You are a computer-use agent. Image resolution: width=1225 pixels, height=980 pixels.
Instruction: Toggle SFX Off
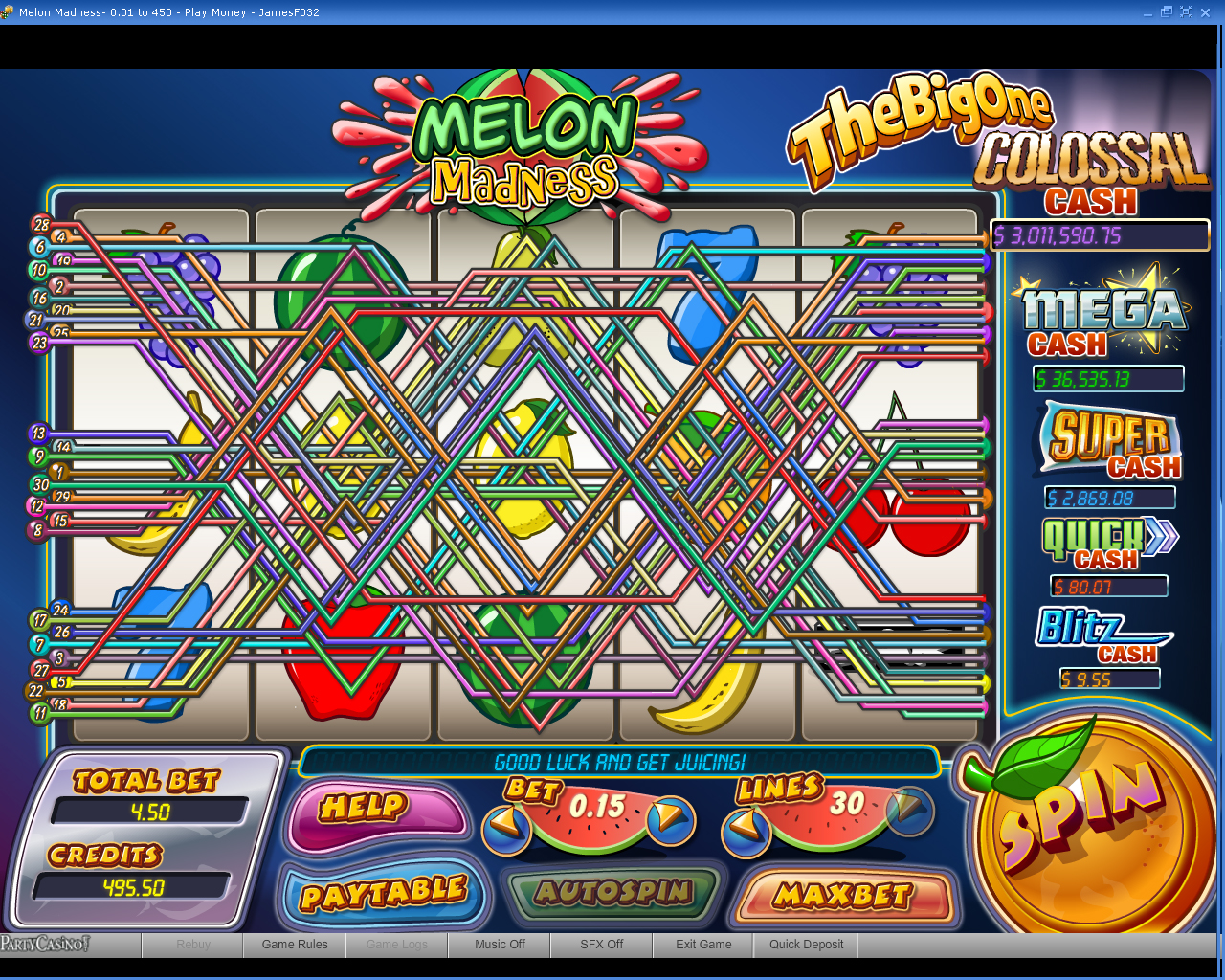click(x=601, y=945)
